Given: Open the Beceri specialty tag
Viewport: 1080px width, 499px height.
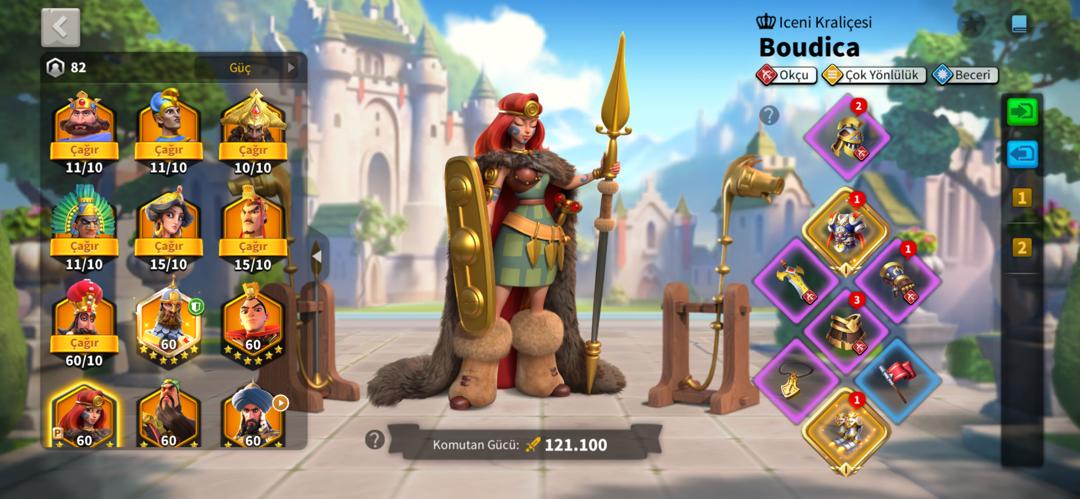Looking at the screenshot, I should click(964, 74).
